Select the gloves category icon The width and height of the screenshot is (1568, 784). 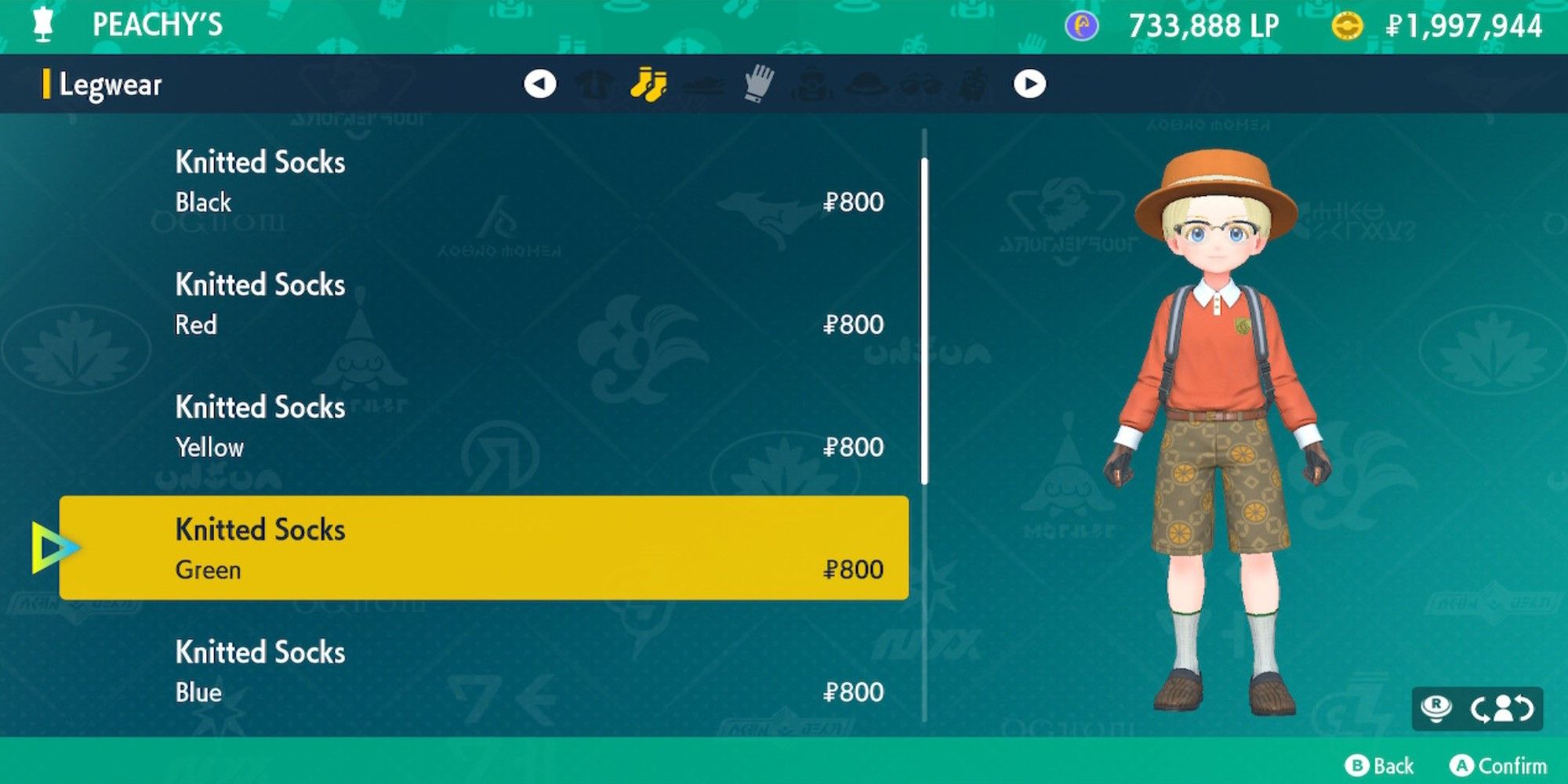(x=757, y=85)
